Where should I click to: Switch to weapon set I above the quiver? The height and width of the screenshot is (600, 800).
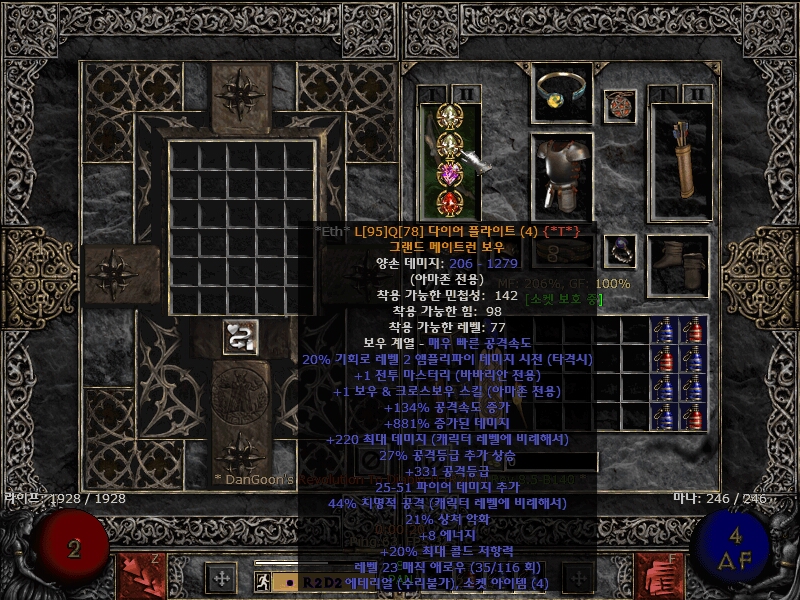[663, 95]
